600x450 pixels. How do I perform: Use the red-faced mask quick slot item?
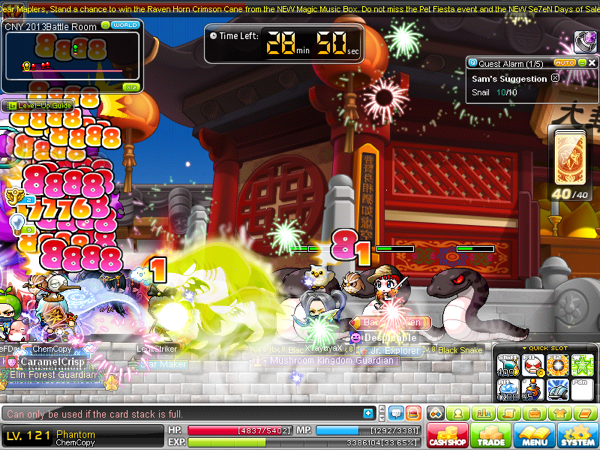(x=533, y=363)
